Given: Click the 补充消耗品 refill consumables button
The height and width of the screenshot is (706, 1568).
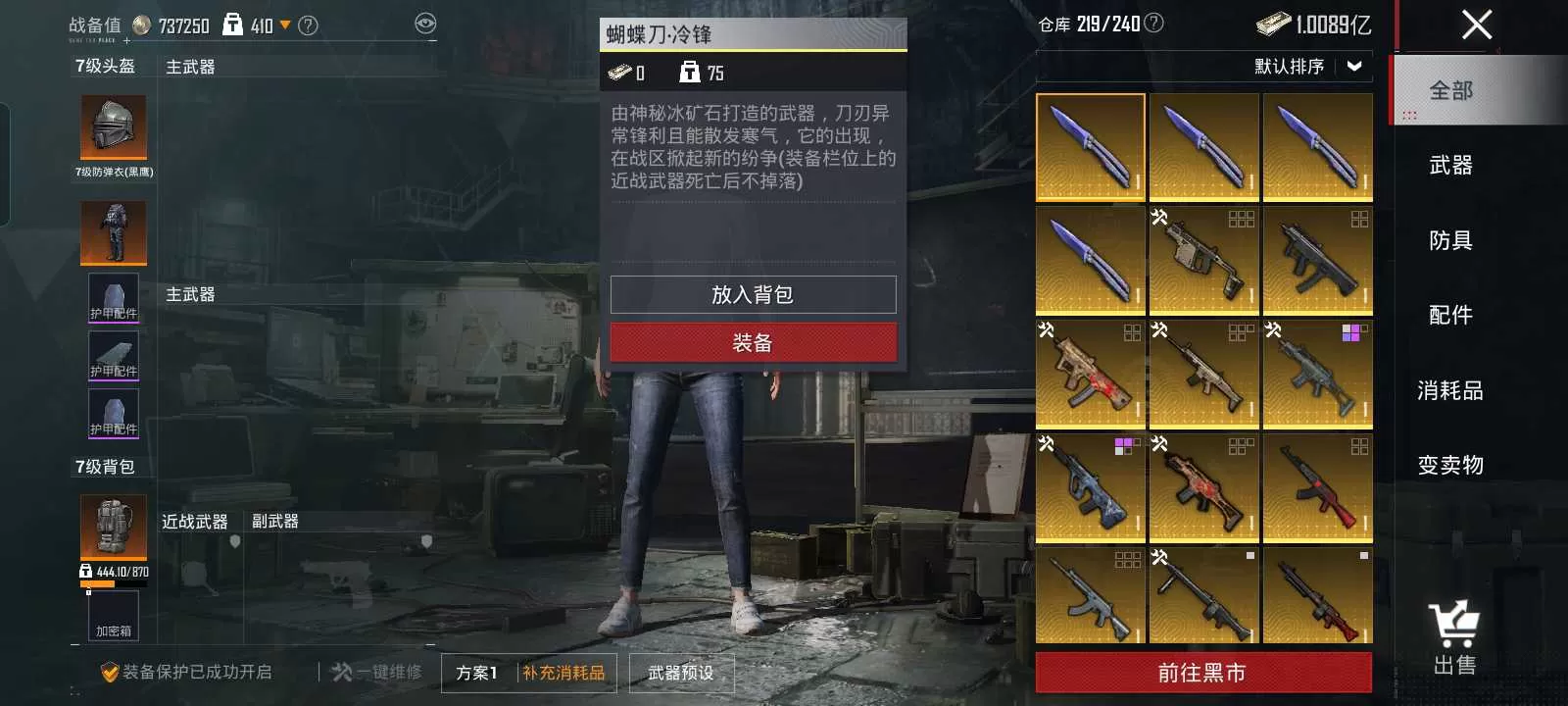Looking at the screenshot, I should (x=563, y=673).
